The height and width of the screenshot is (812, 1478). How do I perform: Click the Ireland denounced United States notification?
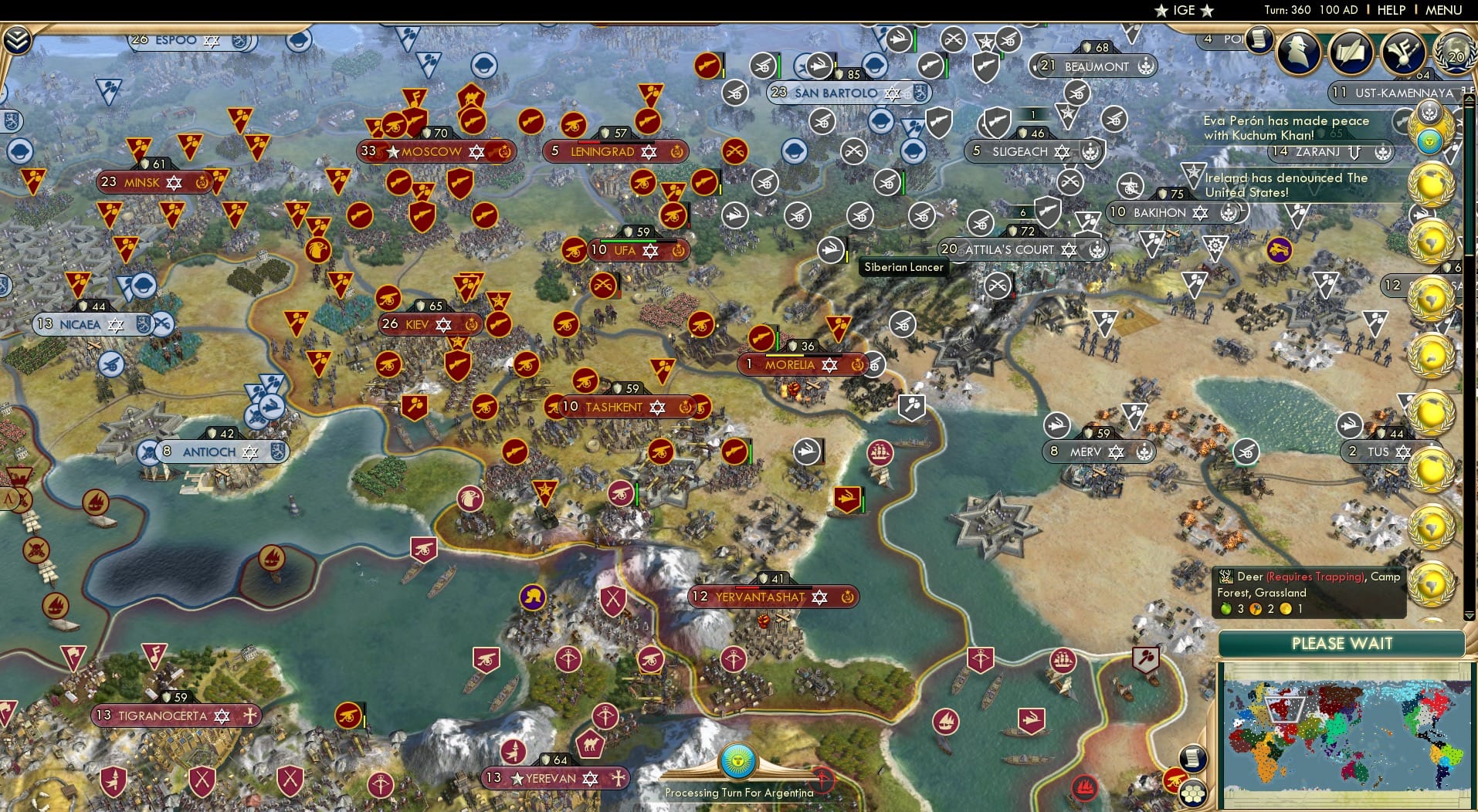(1283, 184)
